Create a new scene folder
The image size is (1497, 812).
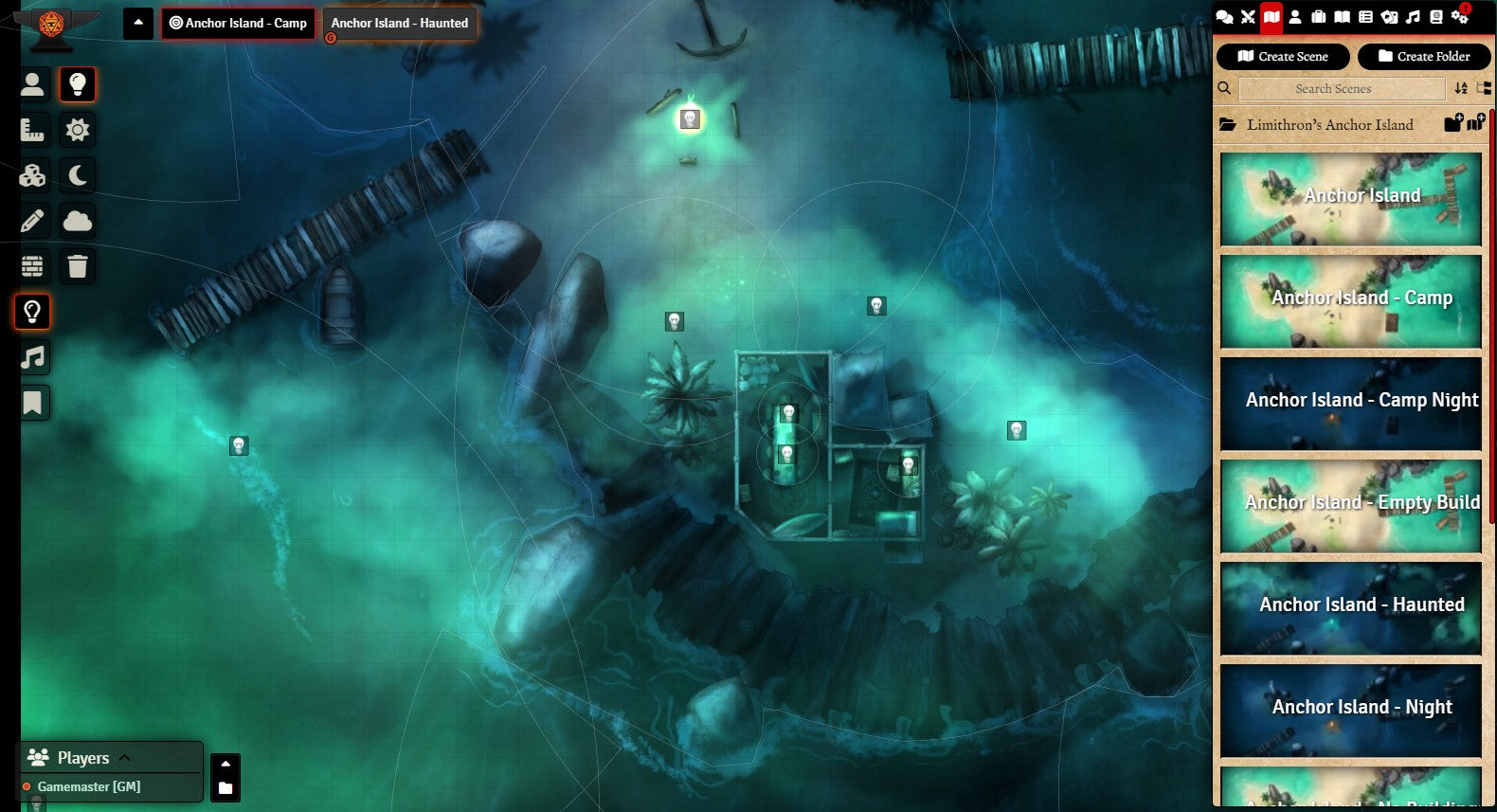(x=1424, y=57)
